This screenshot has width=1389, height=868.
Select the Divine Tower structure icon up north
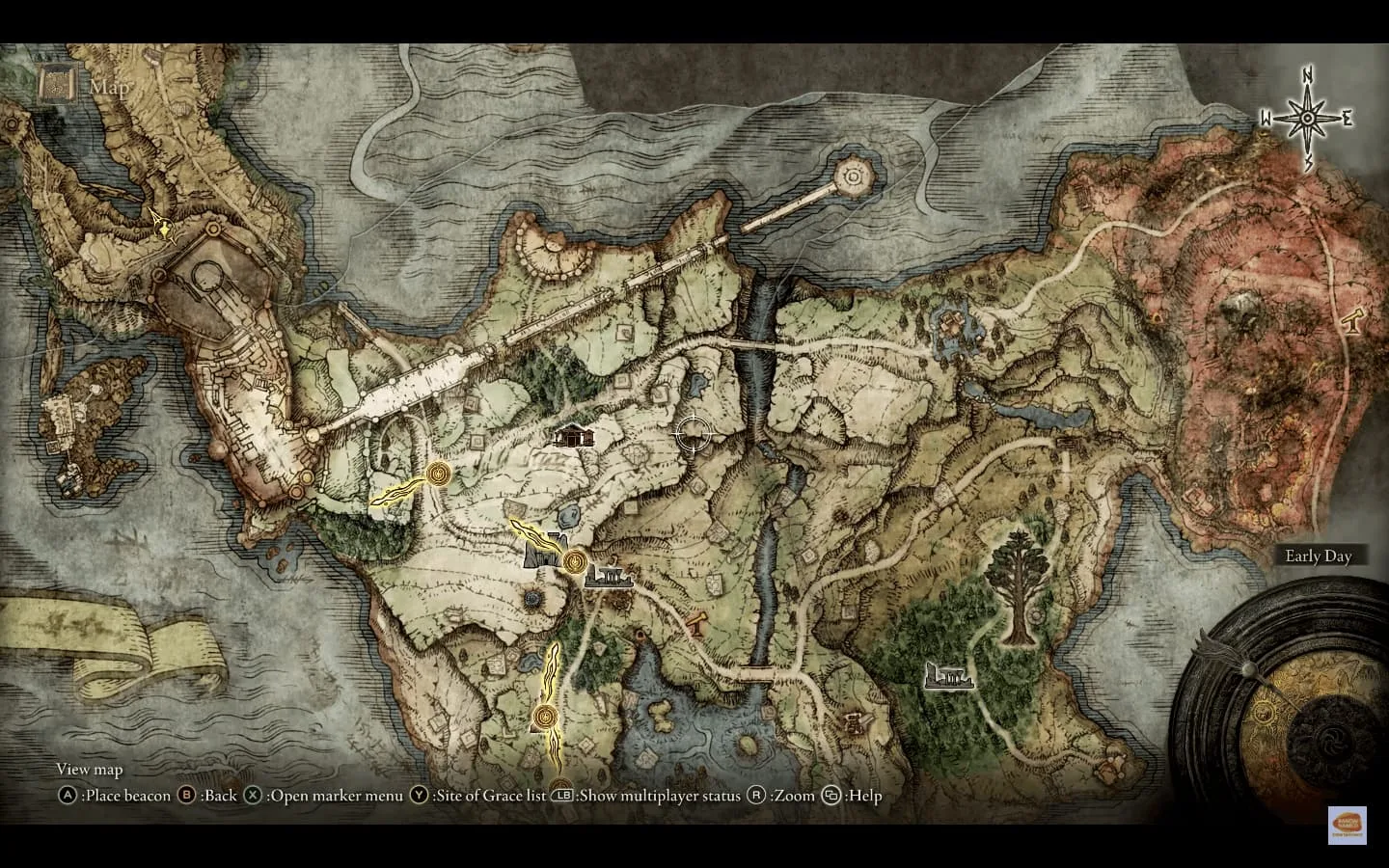[853, 175]
